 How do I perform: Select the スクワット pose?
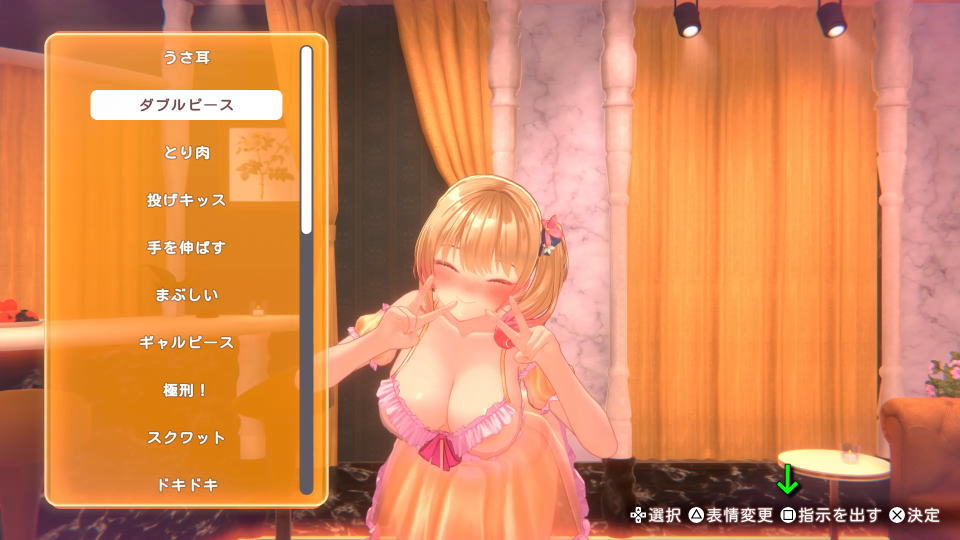pos(186,438)
